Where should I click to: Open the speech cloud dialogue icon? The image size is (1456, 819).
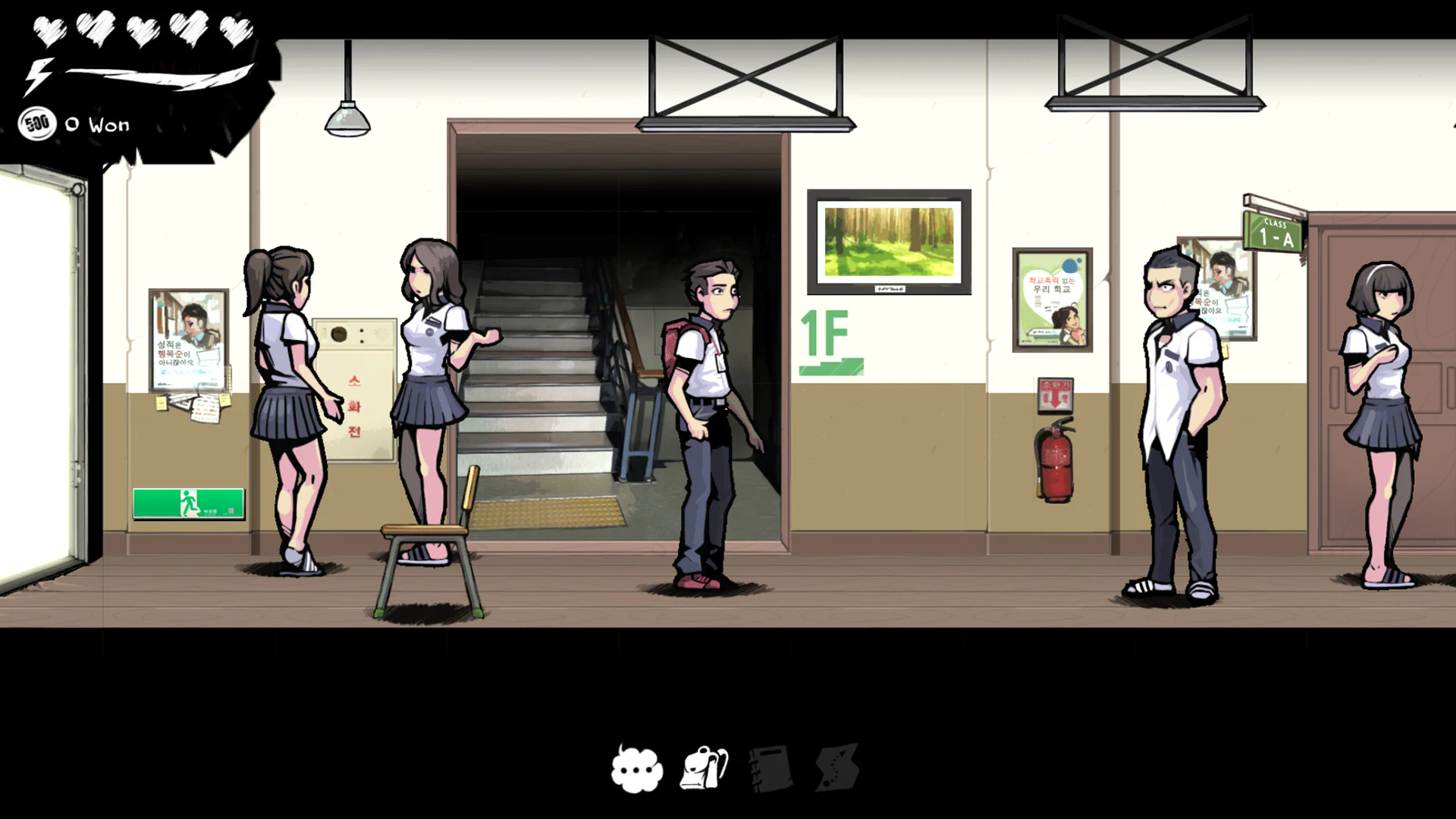(637, 767)
